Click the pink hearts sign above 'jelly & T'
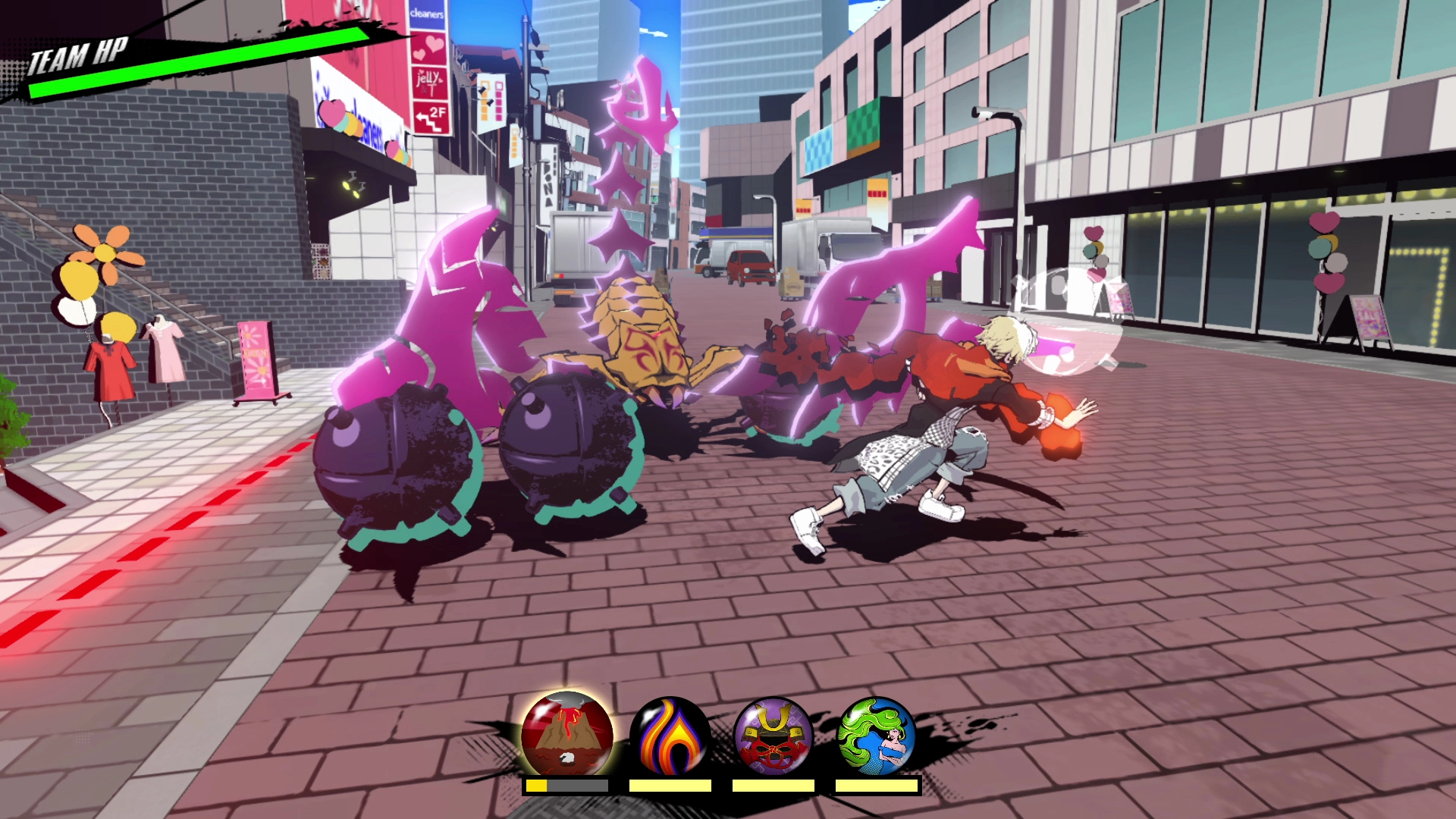Viewport: 1456px width, 819px height. click(430, 49)
